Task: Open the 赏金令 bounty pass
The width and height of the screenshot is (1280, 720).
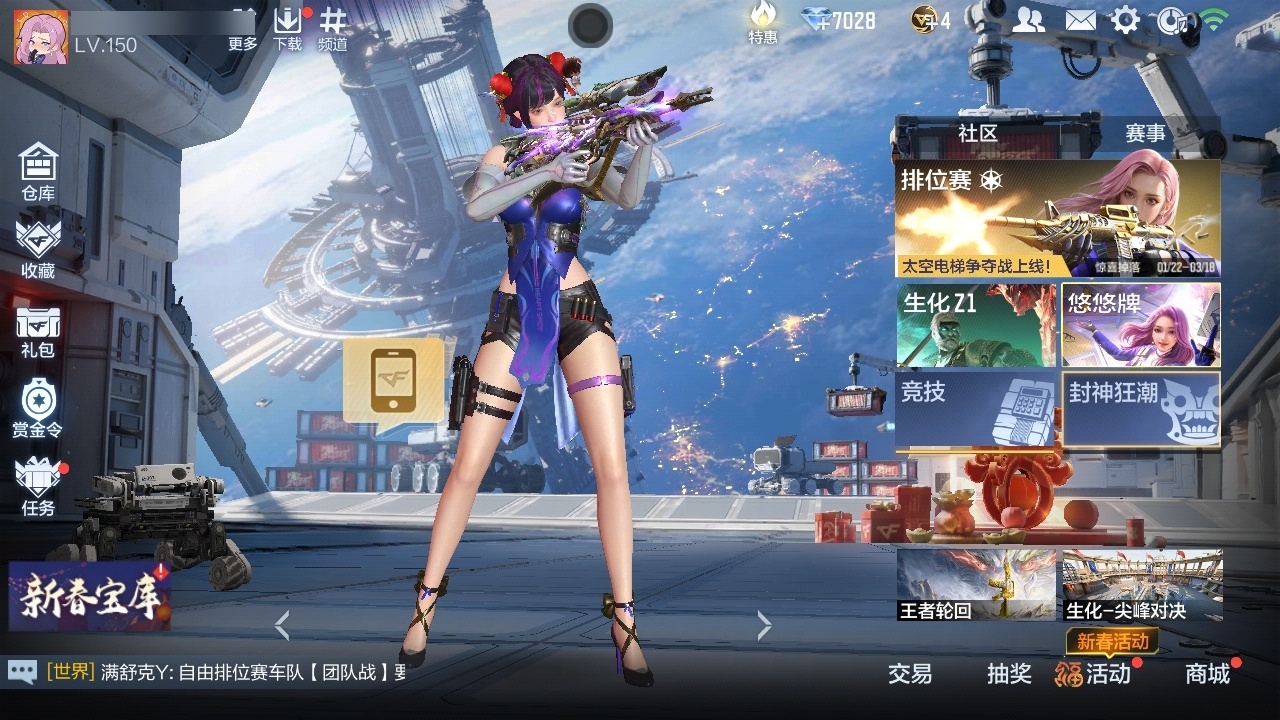Action: point(38,408)
